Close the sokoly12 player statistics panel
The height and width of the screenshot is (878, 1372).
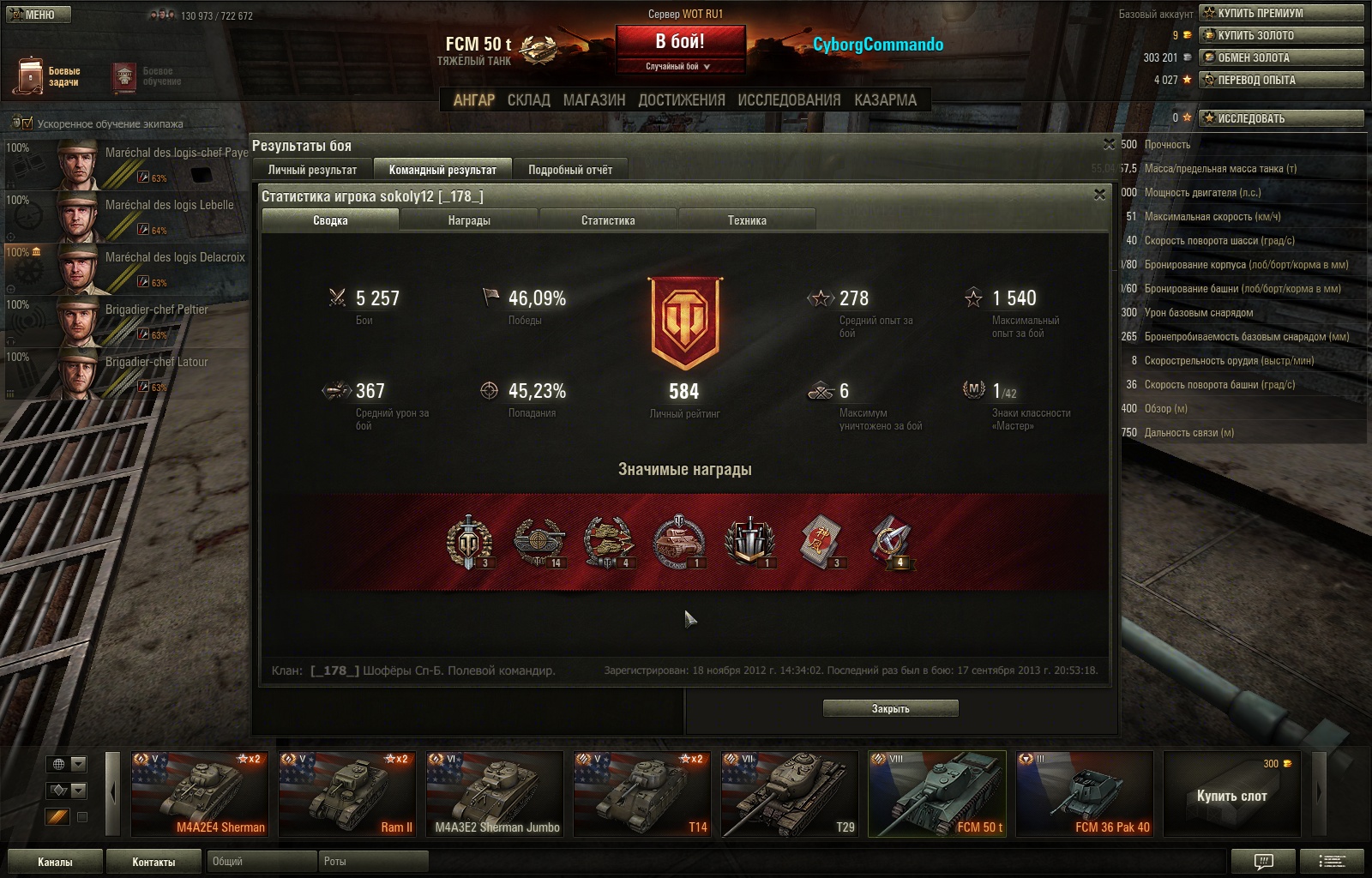pyautogui.click(x=1099, y=195)
